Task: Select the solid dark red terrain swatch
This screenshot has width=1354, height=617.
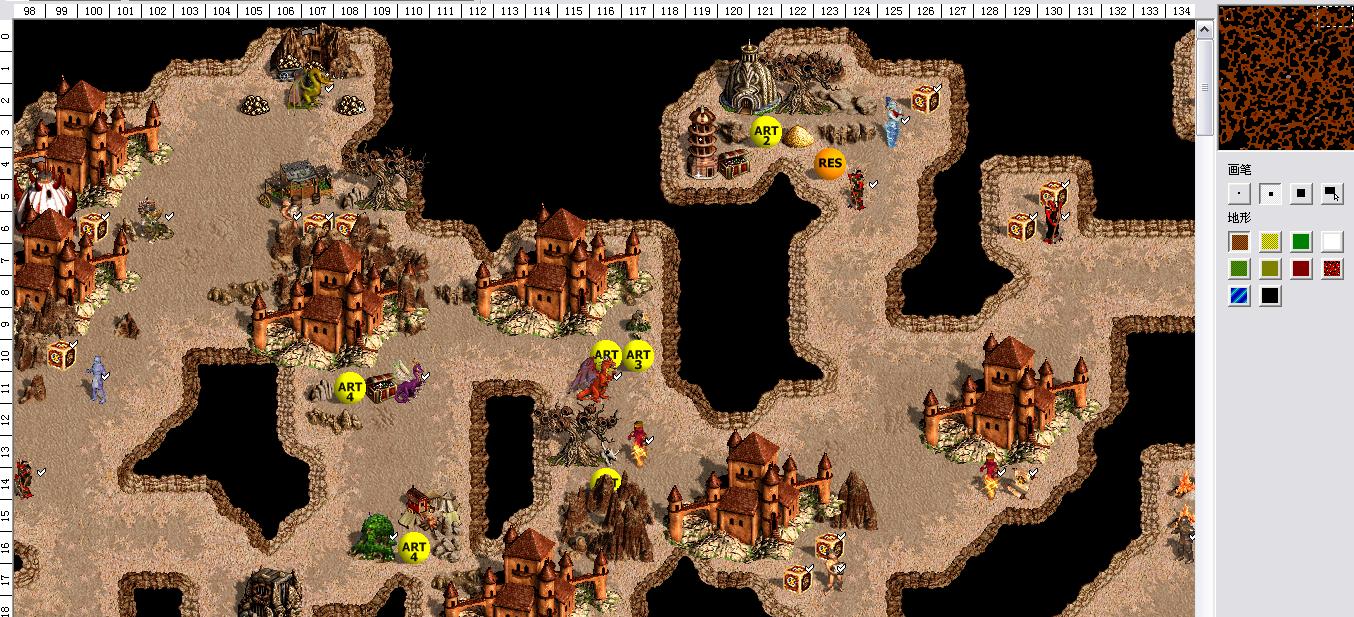Action: (1301, 269)
